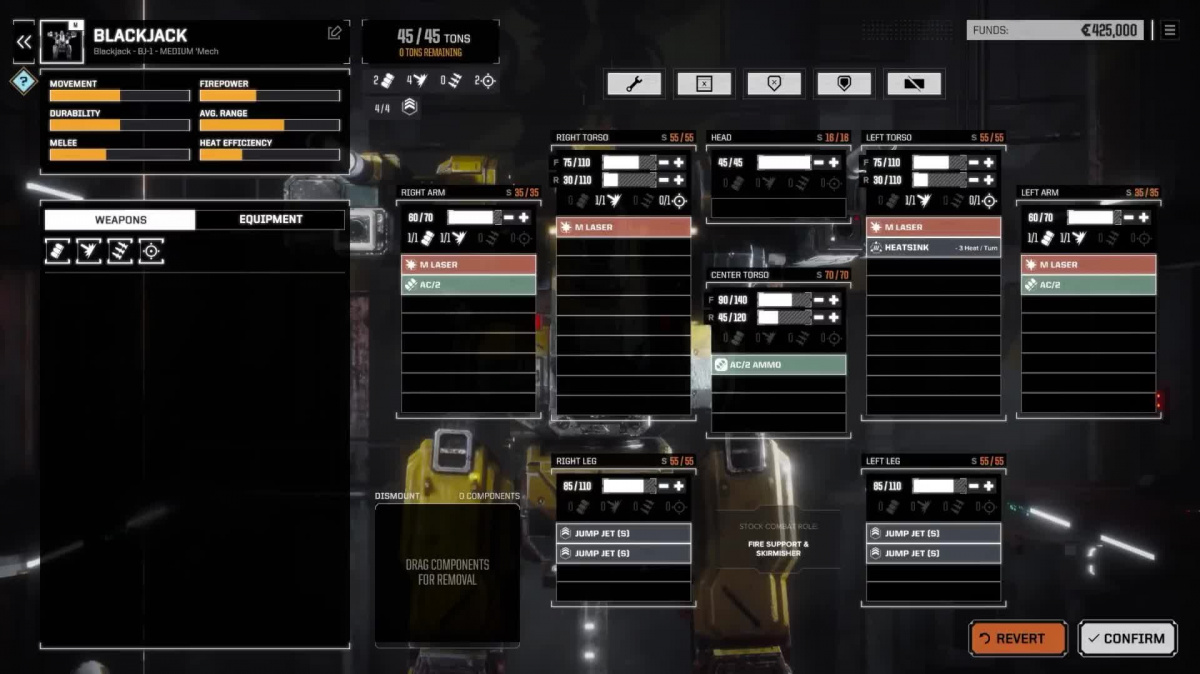The height and width of the screenshot is (674, 1200).
Task: Increase head armor with the plus button
Action: (x=833, y=162)
